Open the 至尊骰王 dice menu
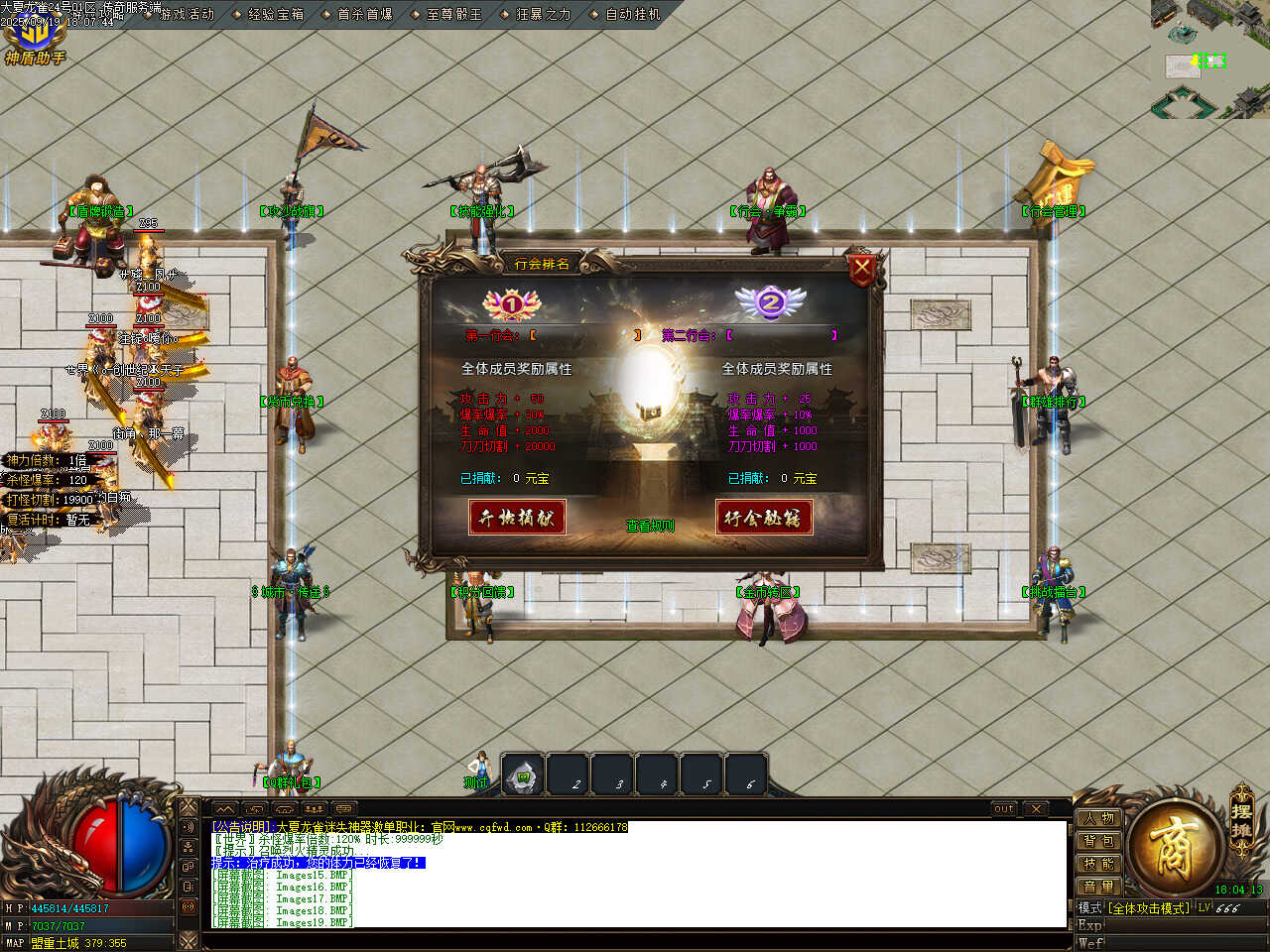This screenshot has height=952, width=1270. point(453,14)
